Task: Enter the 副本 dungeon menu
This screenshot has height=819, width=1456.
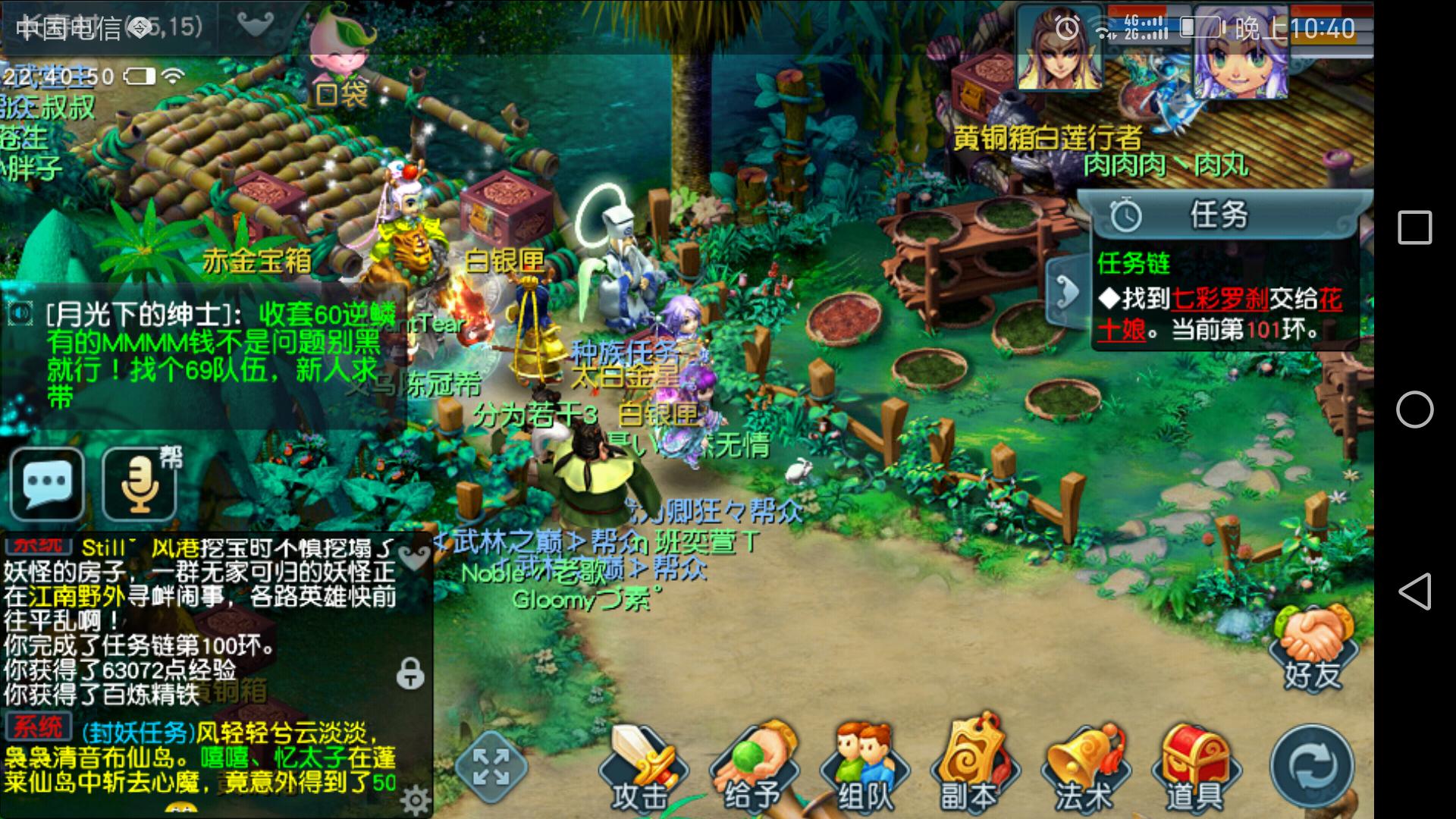Action: click(971, 767)
